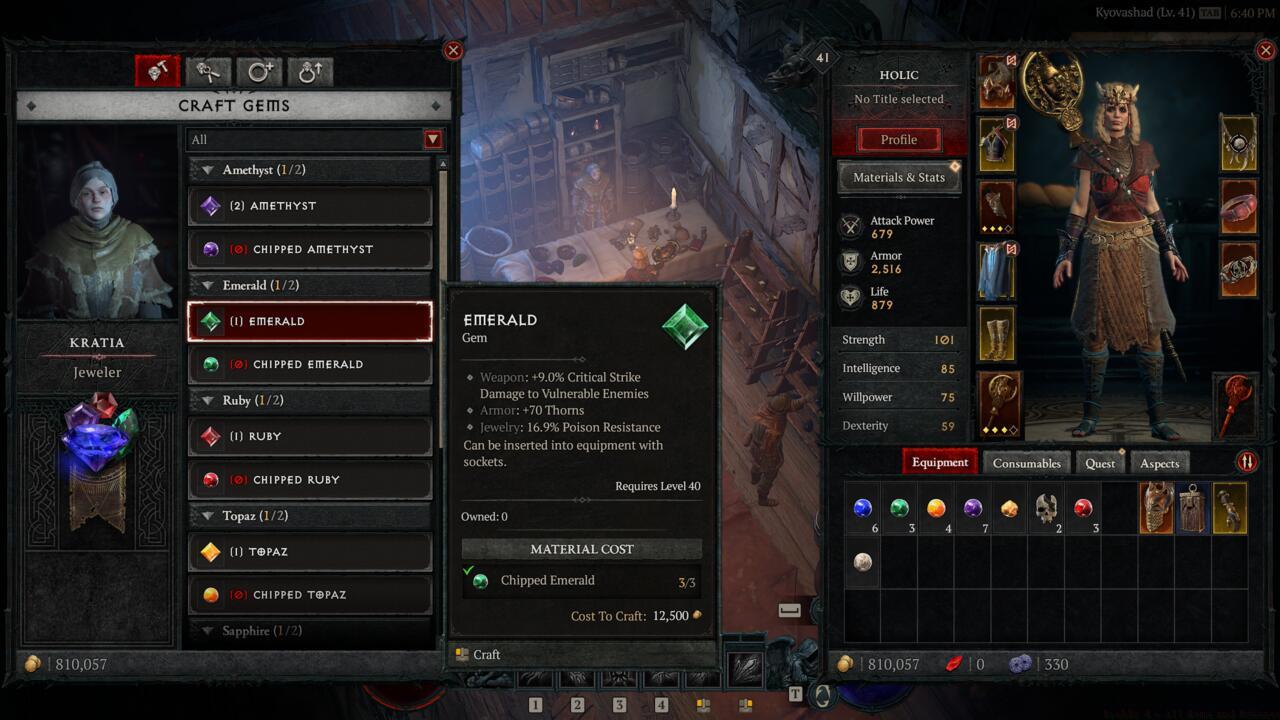
Task: Select the skull gem in inventory
Action: (x=1046, y=508)
